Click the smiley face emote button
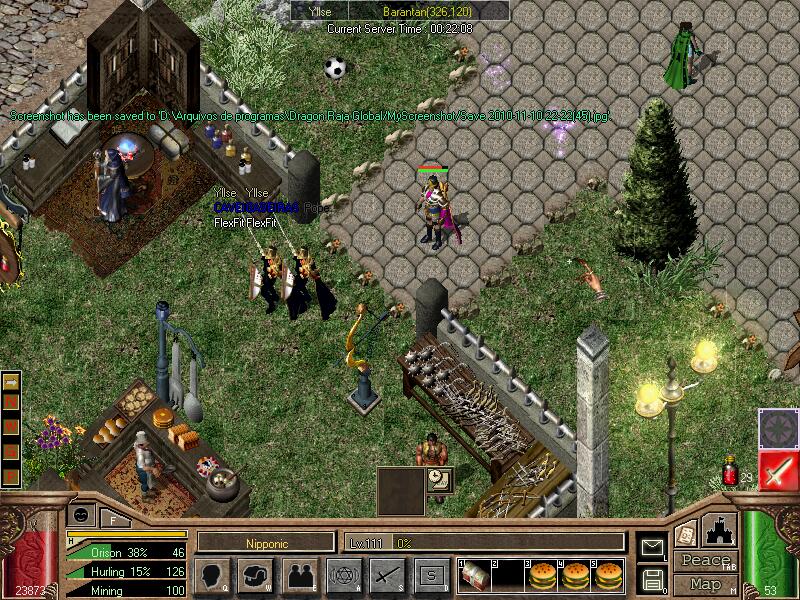 [82, 514]
